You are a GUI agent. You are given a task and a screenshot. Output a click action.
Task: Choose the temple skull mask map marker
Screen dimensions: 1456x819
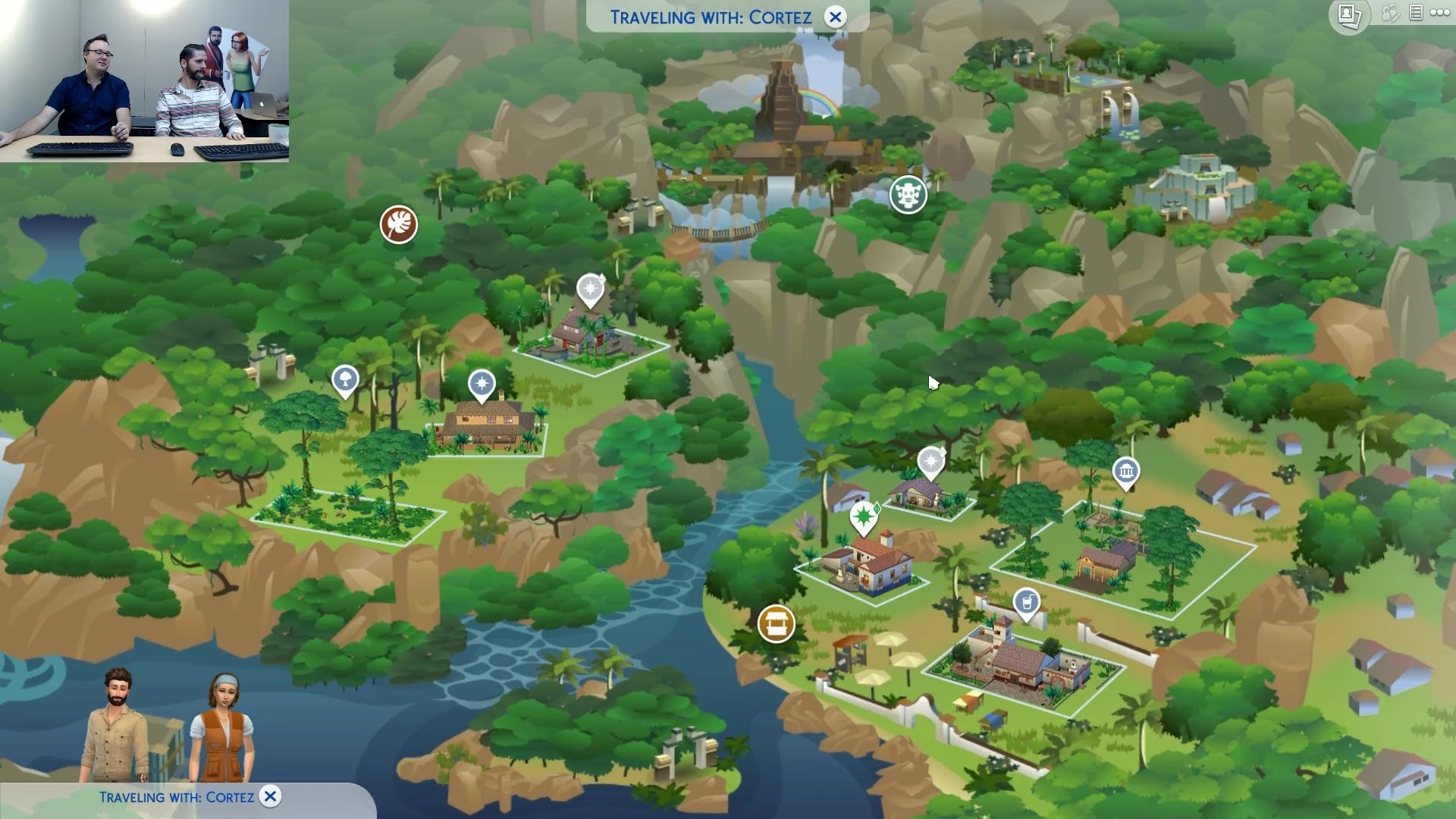(908, 196)
